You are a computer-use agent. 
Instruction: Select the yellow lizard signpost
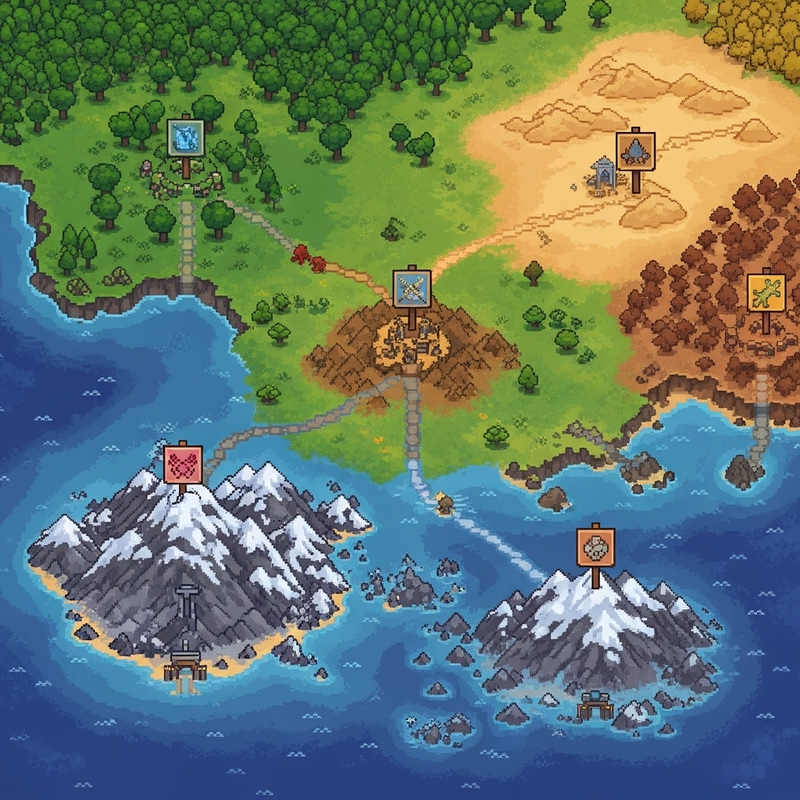click(765, 291)
